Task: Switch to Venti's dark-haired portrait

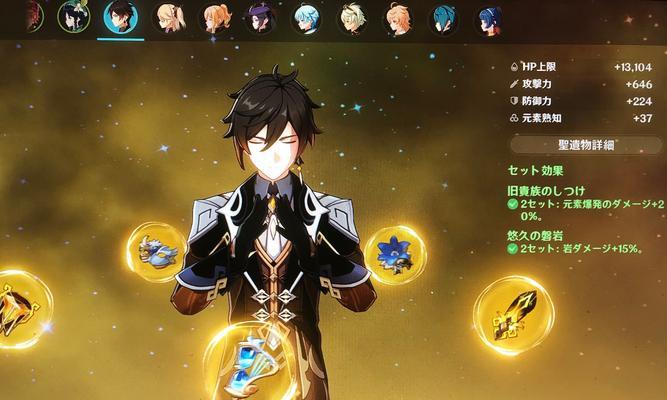Action: tap(74, 17)
